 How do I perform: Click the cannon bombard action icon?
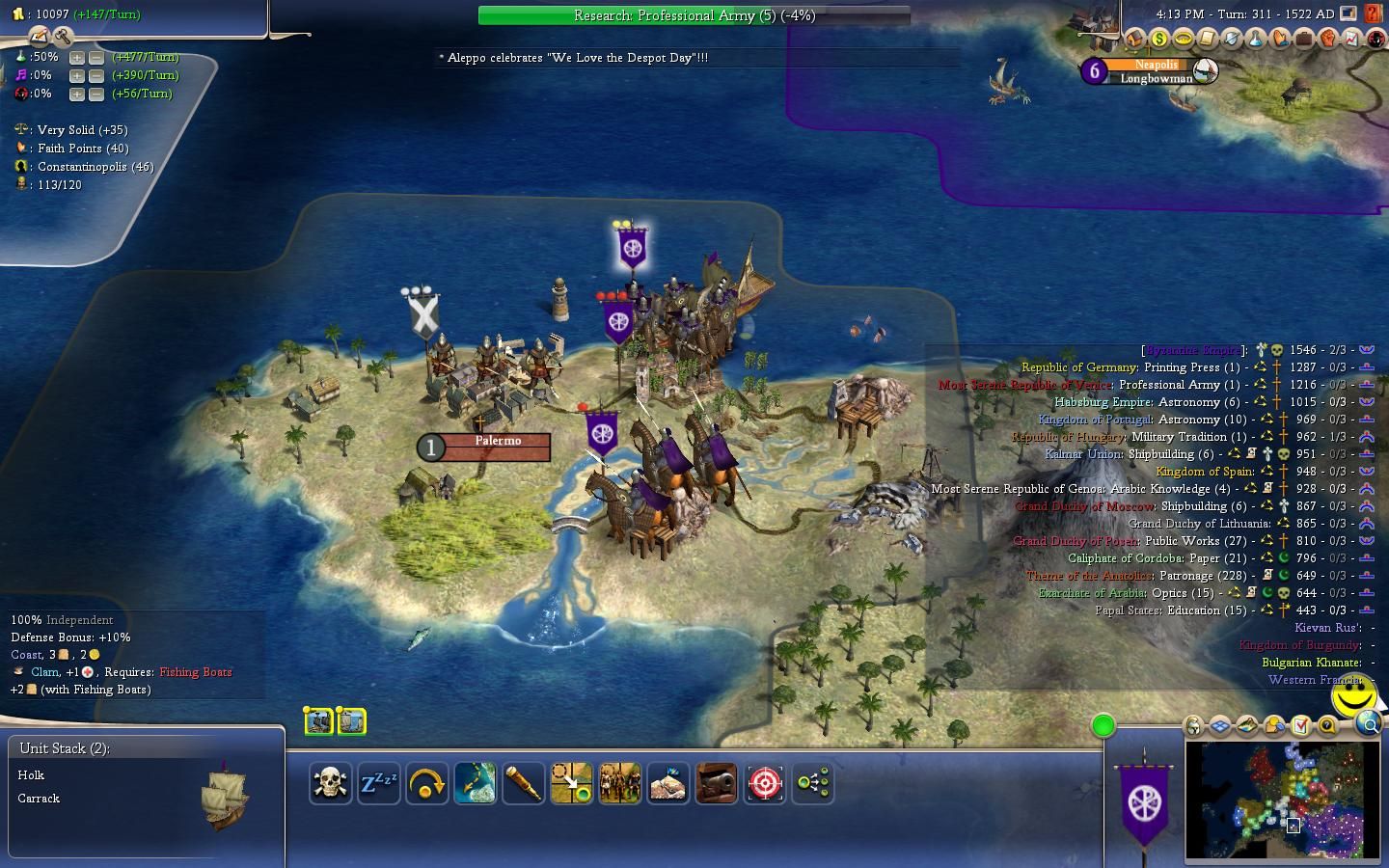click(717, 783)
